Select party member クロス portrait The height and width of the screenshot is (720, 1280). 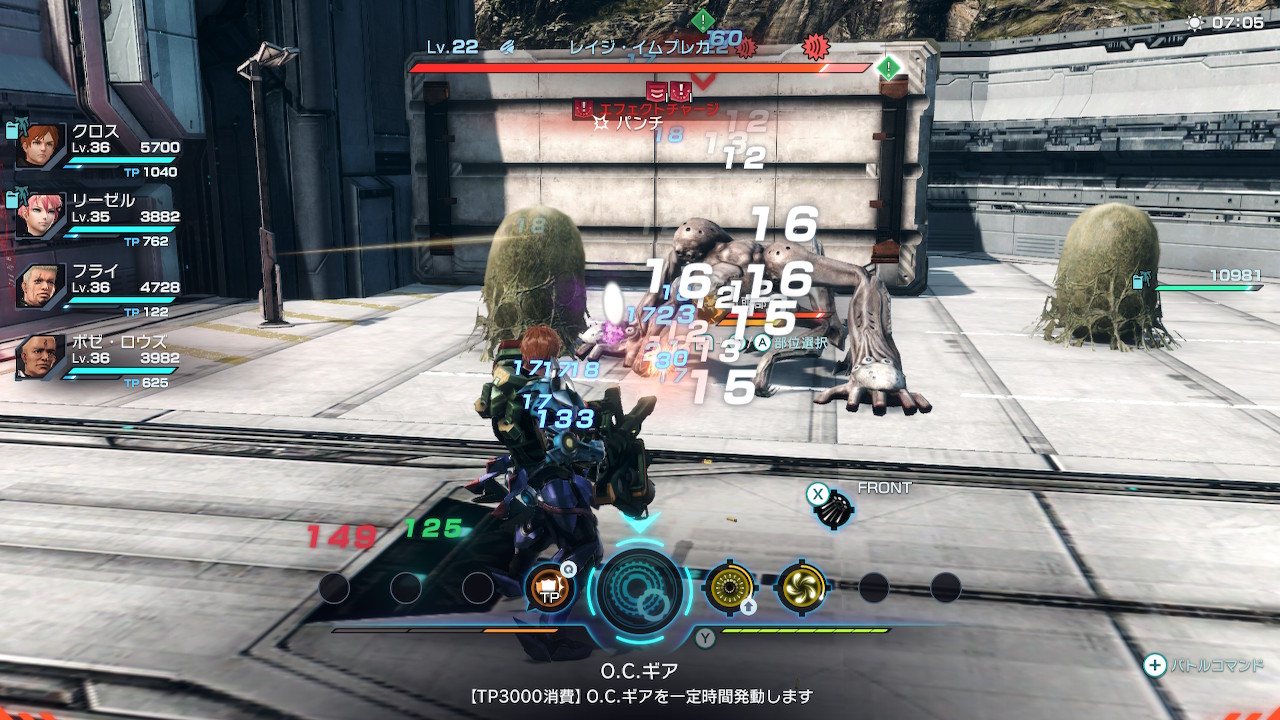(x=41, y=147)
